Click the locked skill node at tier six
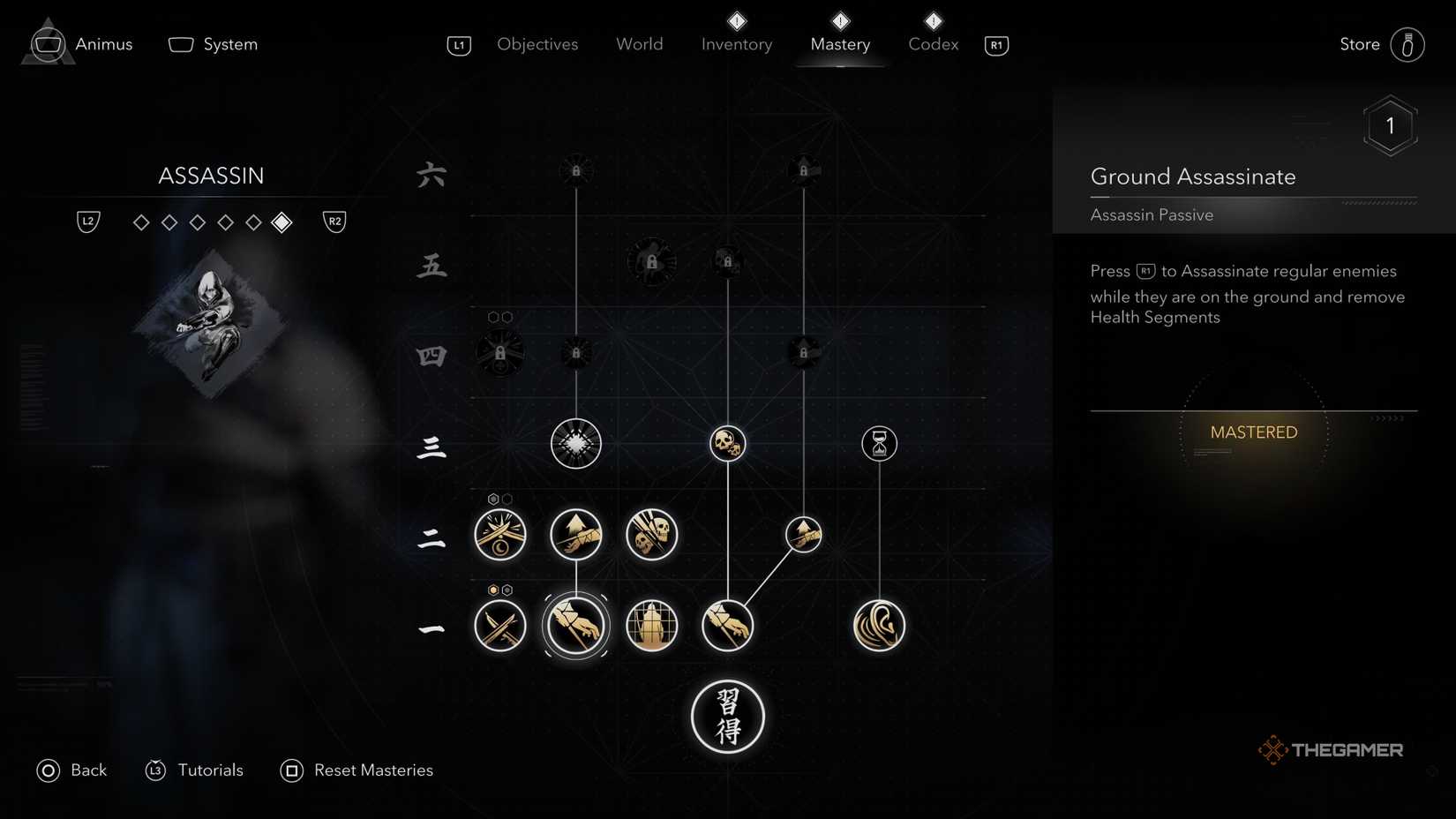Image resolution: width=1456 pixels, height=819 pixels. click(x=576, y=169)
